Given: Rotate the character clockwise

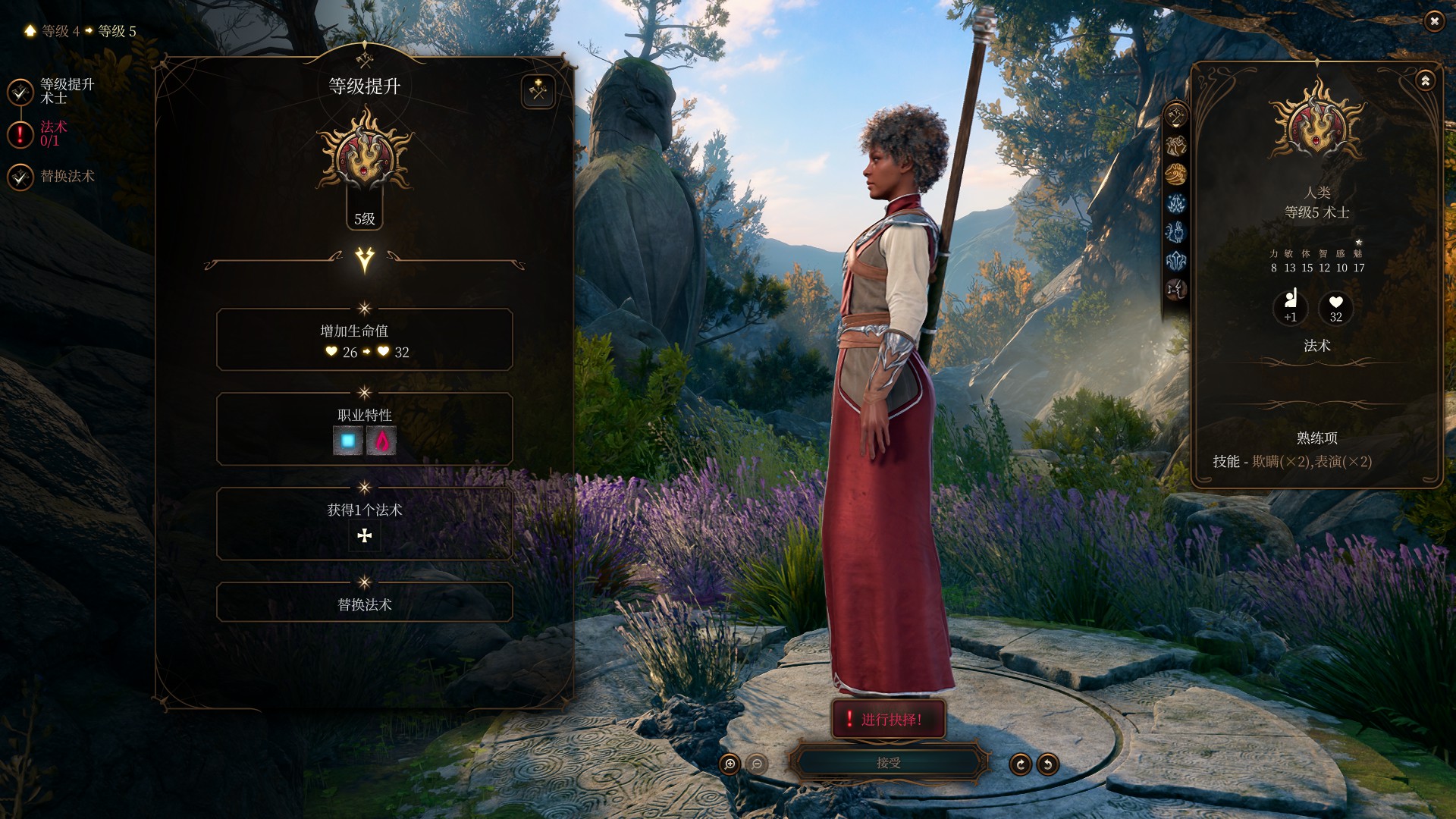Looking at the screenshot, I should 1020,764.
